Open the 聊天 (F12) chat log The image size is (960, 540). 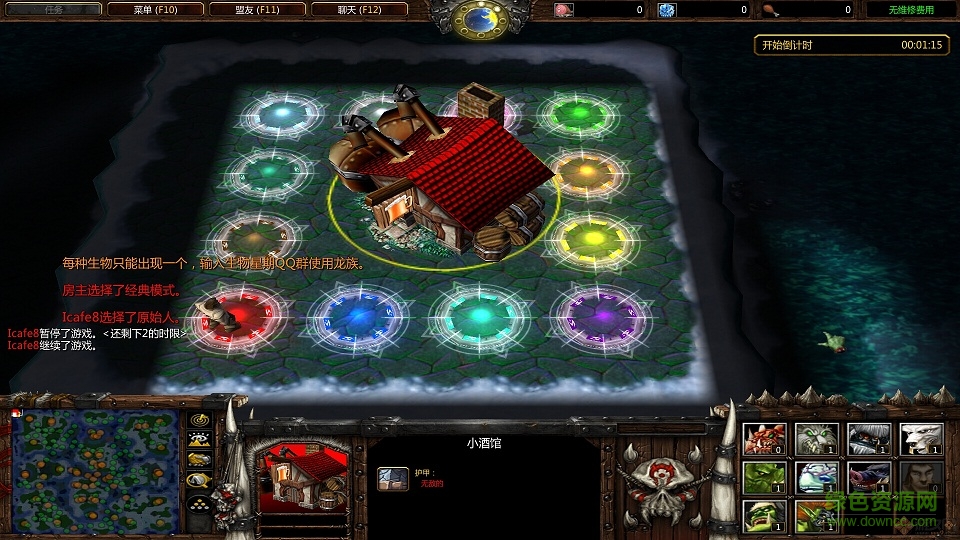(359, 10)
